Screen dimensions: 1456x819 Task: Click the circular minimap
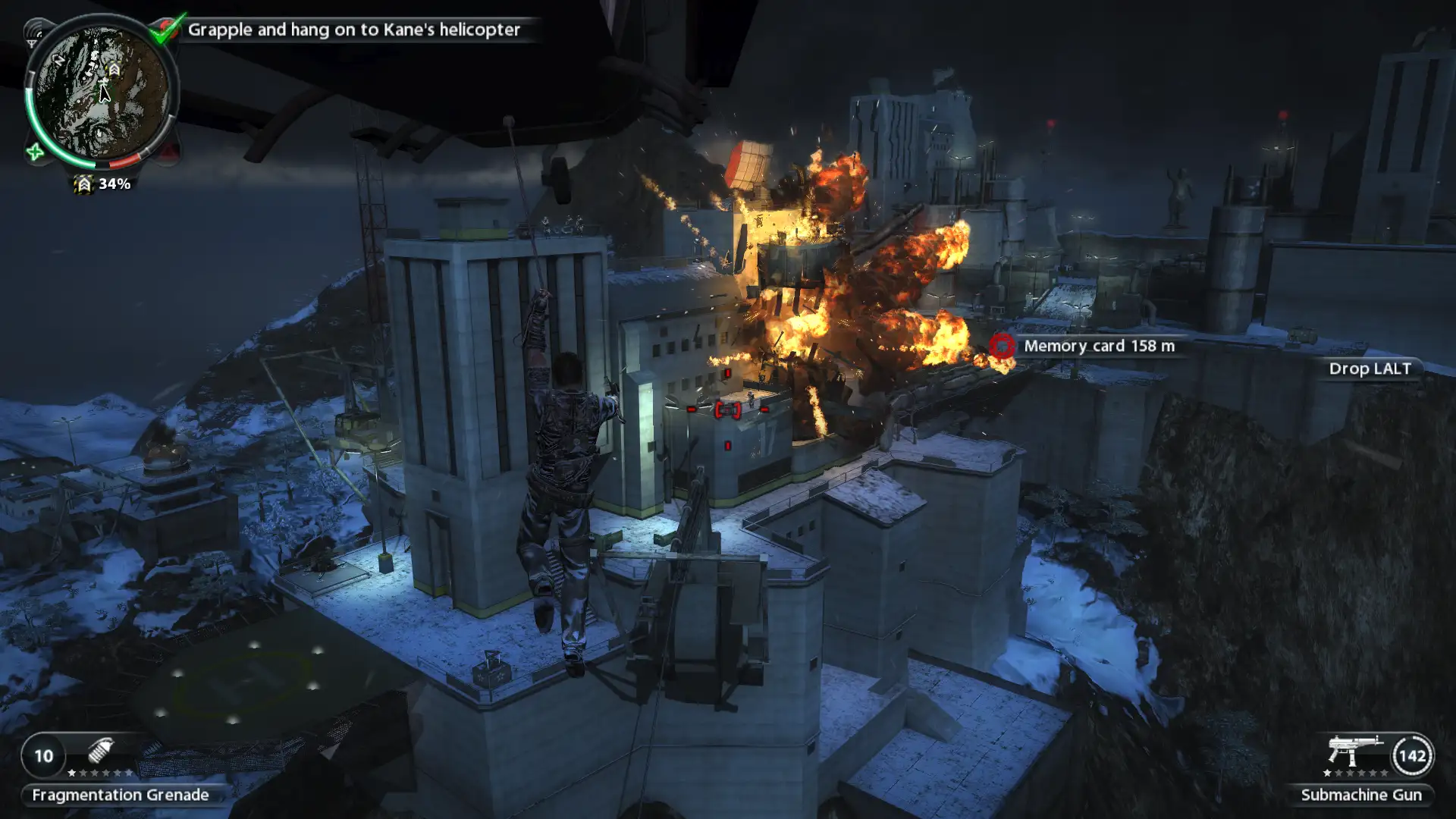coord(102,91)
